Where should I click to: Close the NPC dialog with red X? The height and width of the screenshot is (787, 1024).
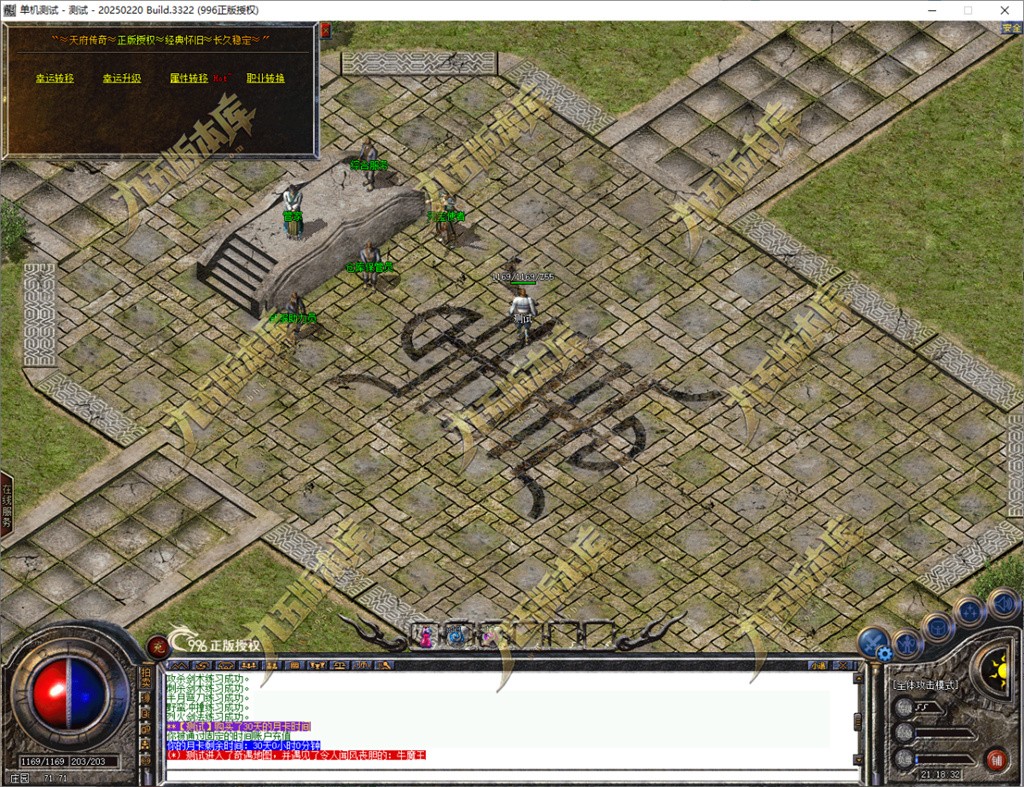coord(324,31)
